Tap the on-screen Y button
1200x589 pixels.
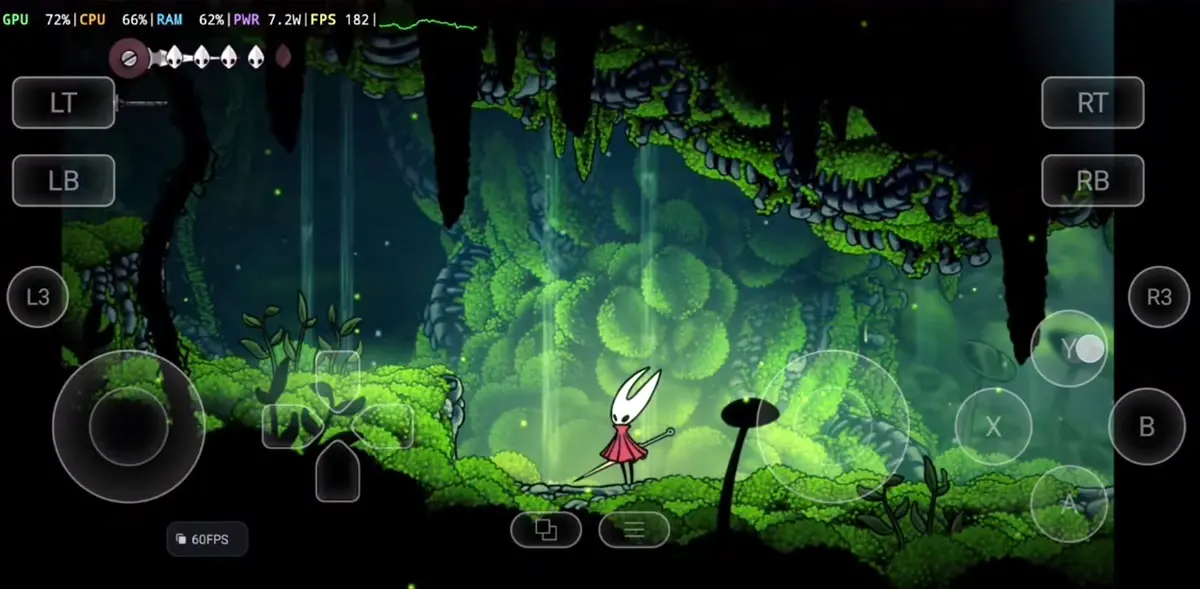1069,349
